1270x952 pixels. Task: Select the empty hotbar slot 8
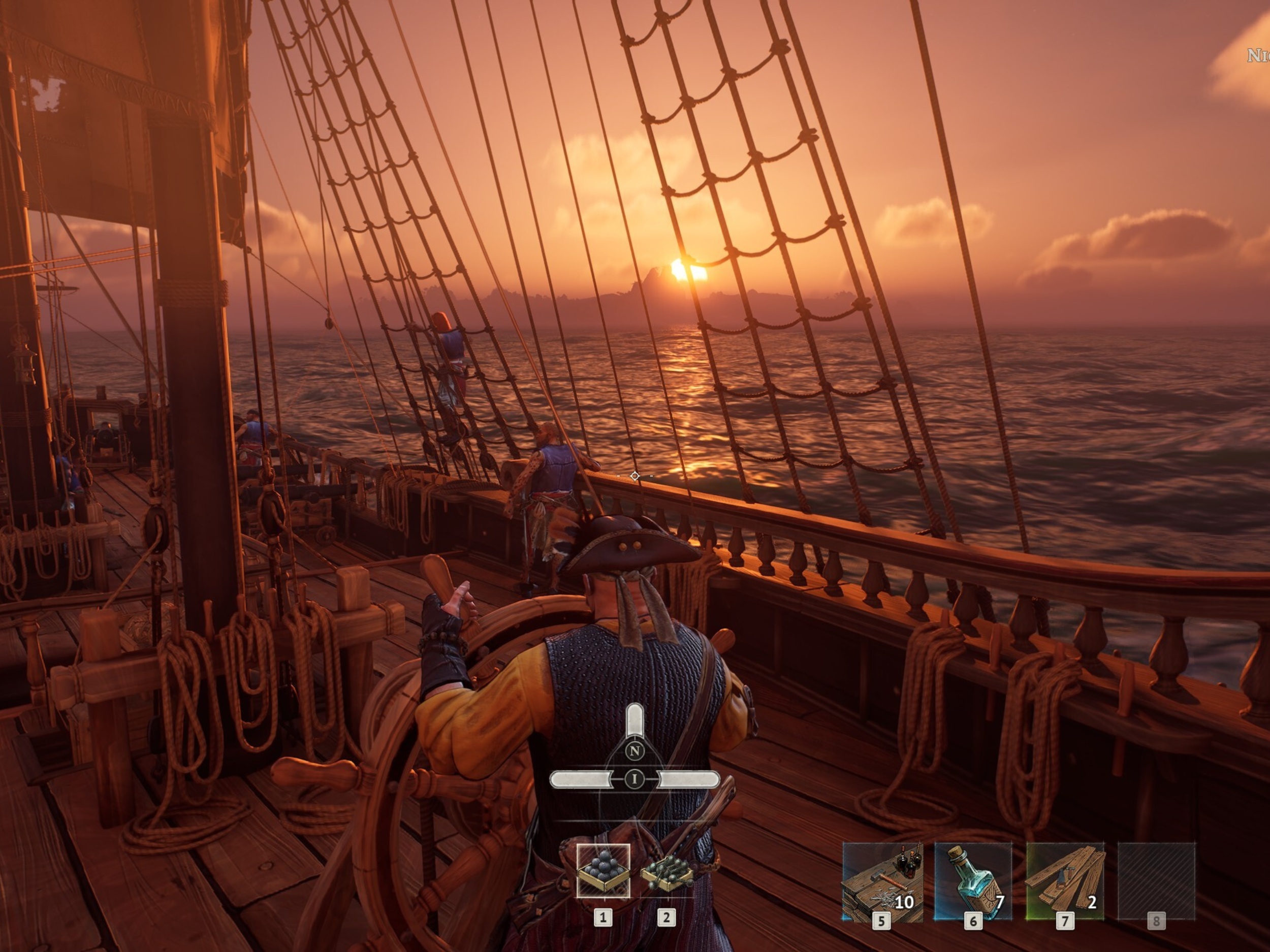[1156, 881]
